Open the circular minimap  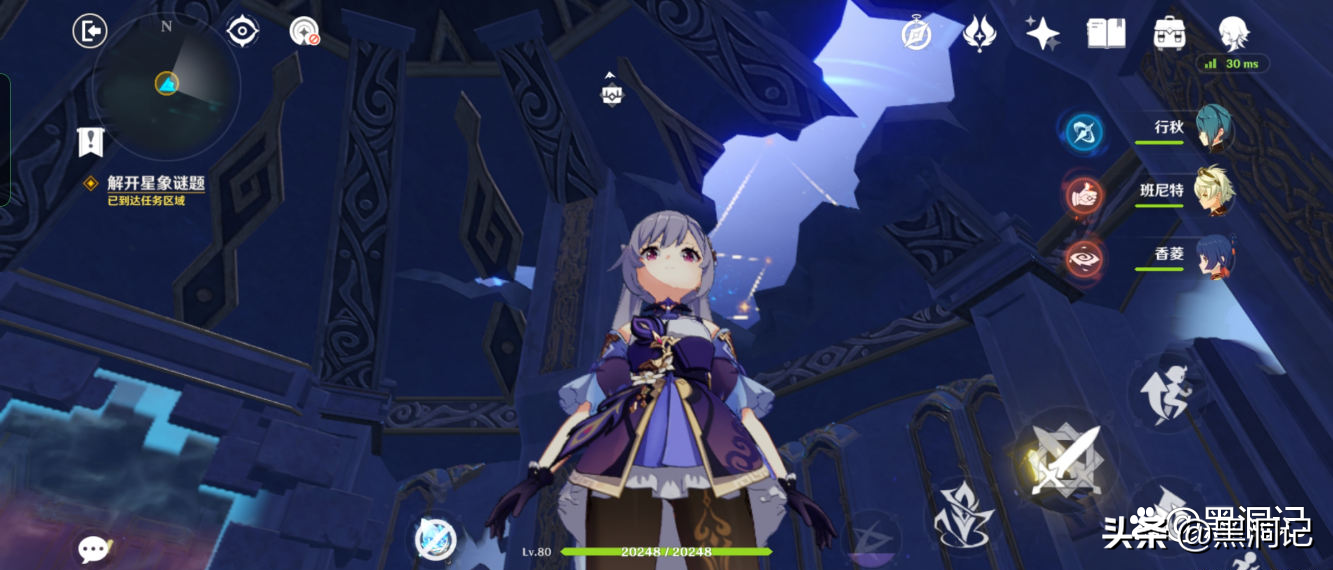pyautogui.click(x=166, y=84)
